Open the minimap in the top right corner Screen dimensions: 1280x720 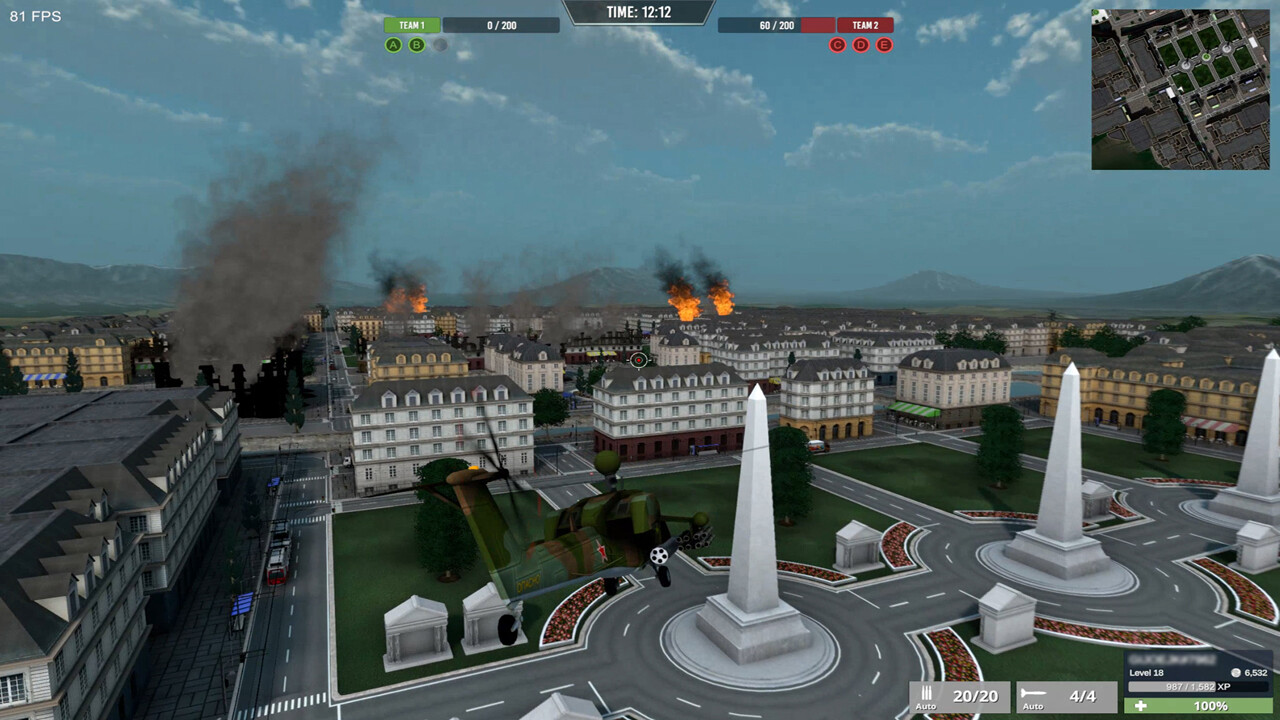(x=1180, y=85)
